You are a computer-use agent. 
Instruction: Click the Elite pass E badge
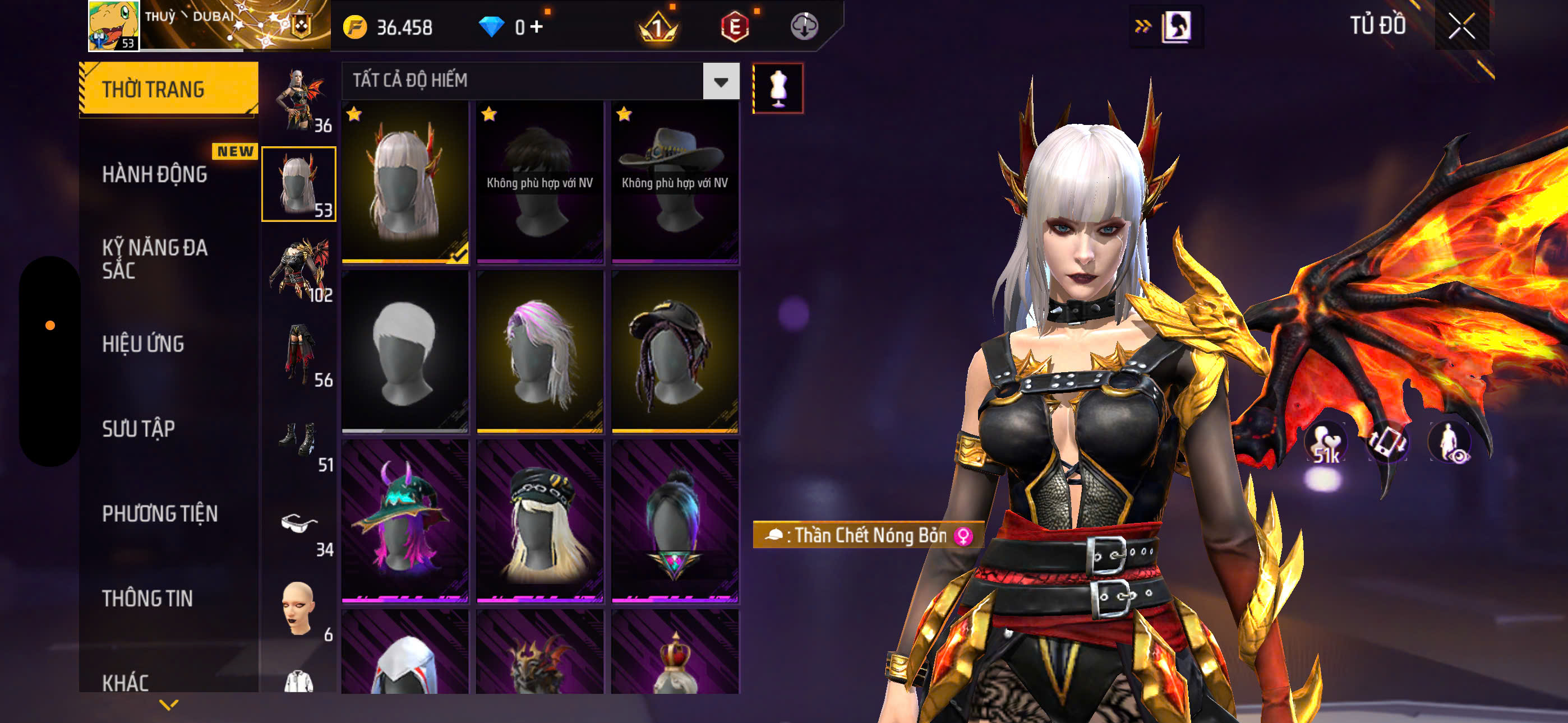pyautogui.click(x=736, y=26)
